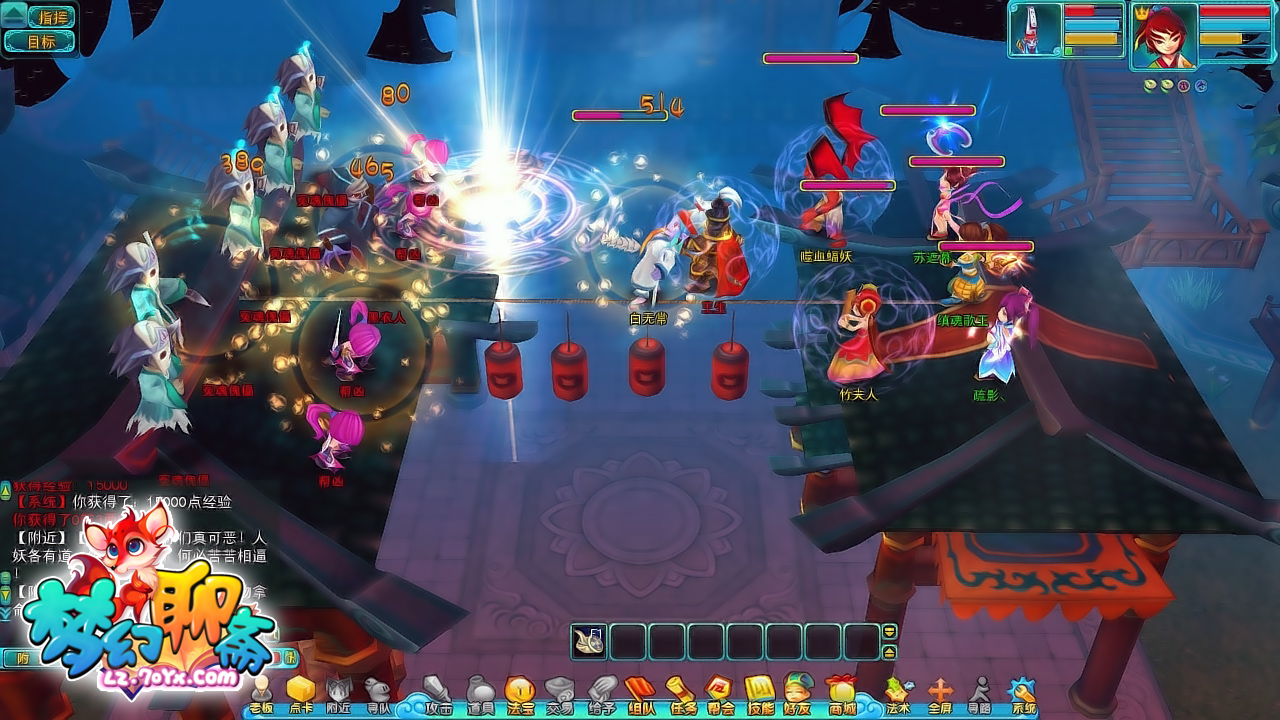
Task: Open the 技能 skills panel
Action: click(x=760, y=694)
